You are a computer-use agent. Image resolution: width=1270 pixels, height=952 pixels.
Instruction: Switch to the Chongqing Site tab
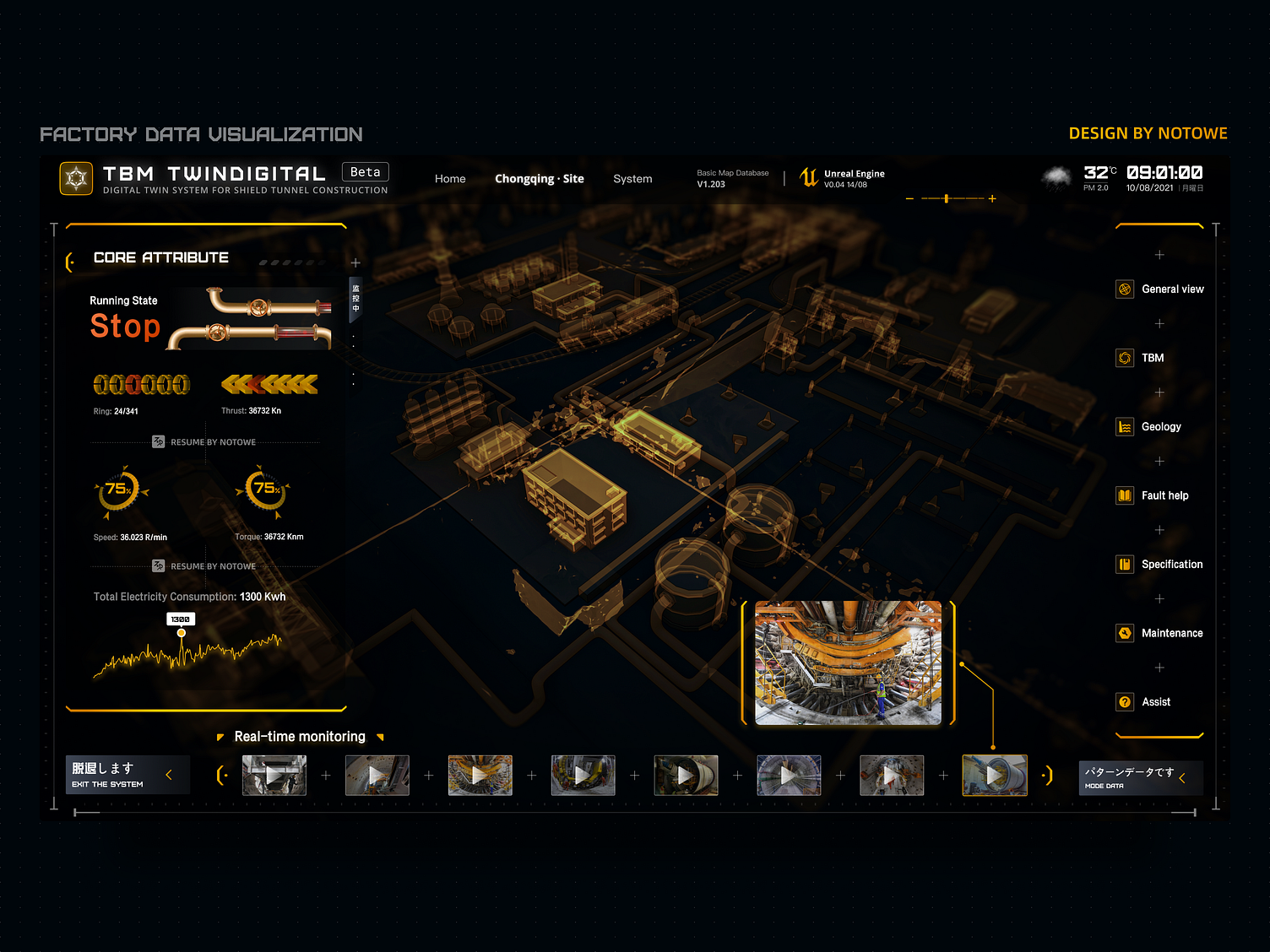539,179
